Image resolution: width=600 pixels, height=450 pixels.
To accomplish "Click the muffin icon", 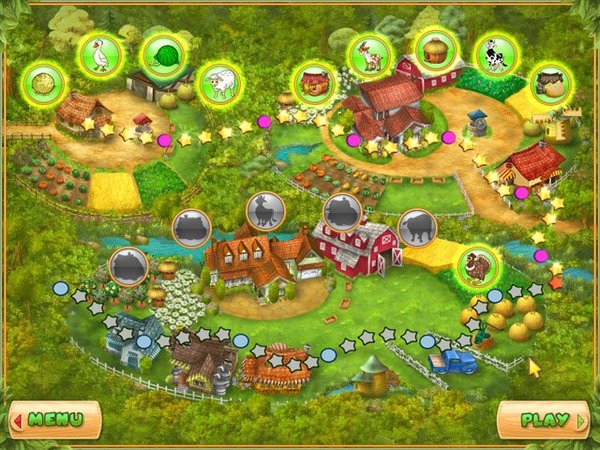I will click(x=436, y=48).
